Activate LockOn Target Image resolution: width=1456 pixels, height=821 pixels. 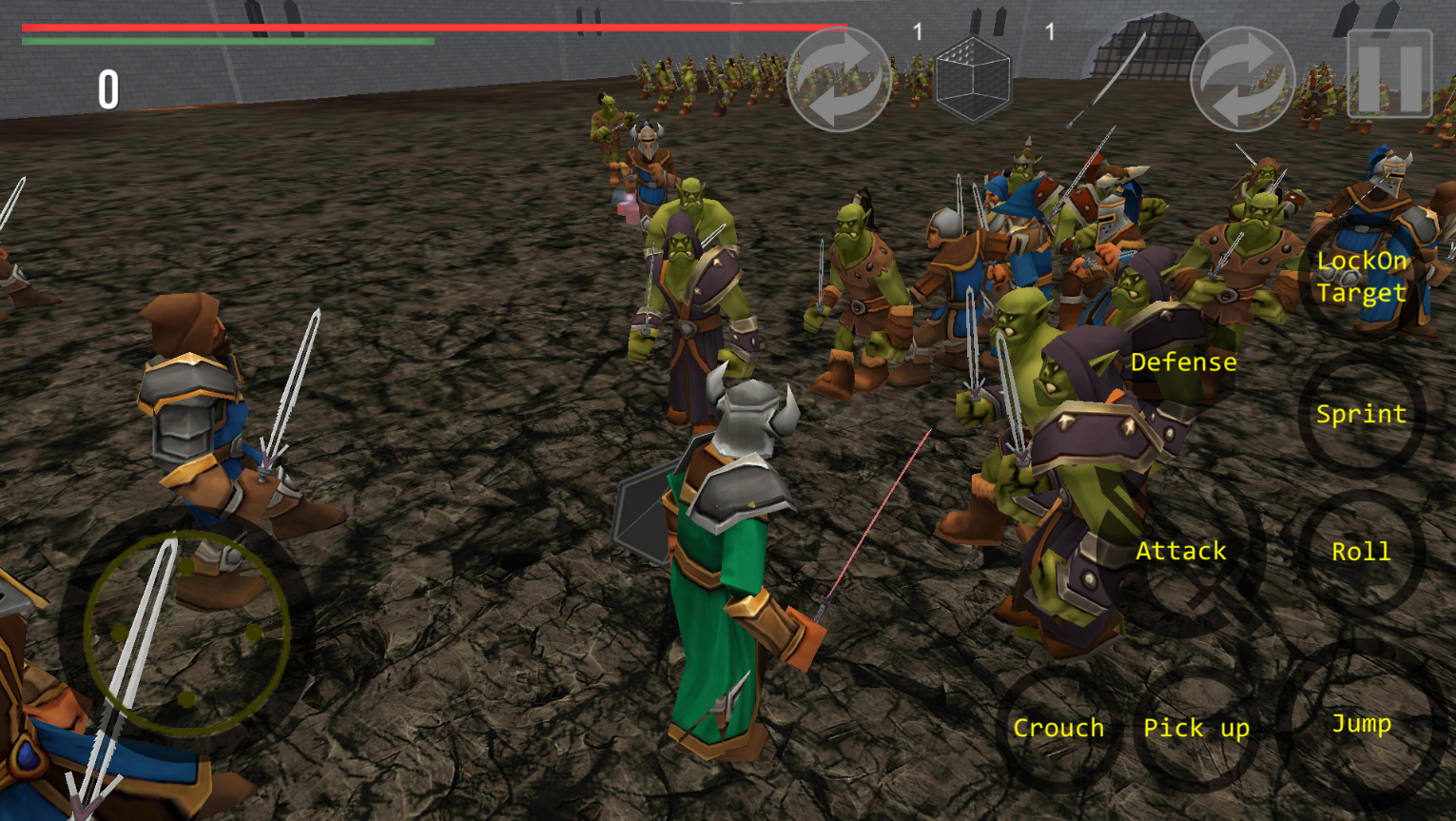[1362, 276]
